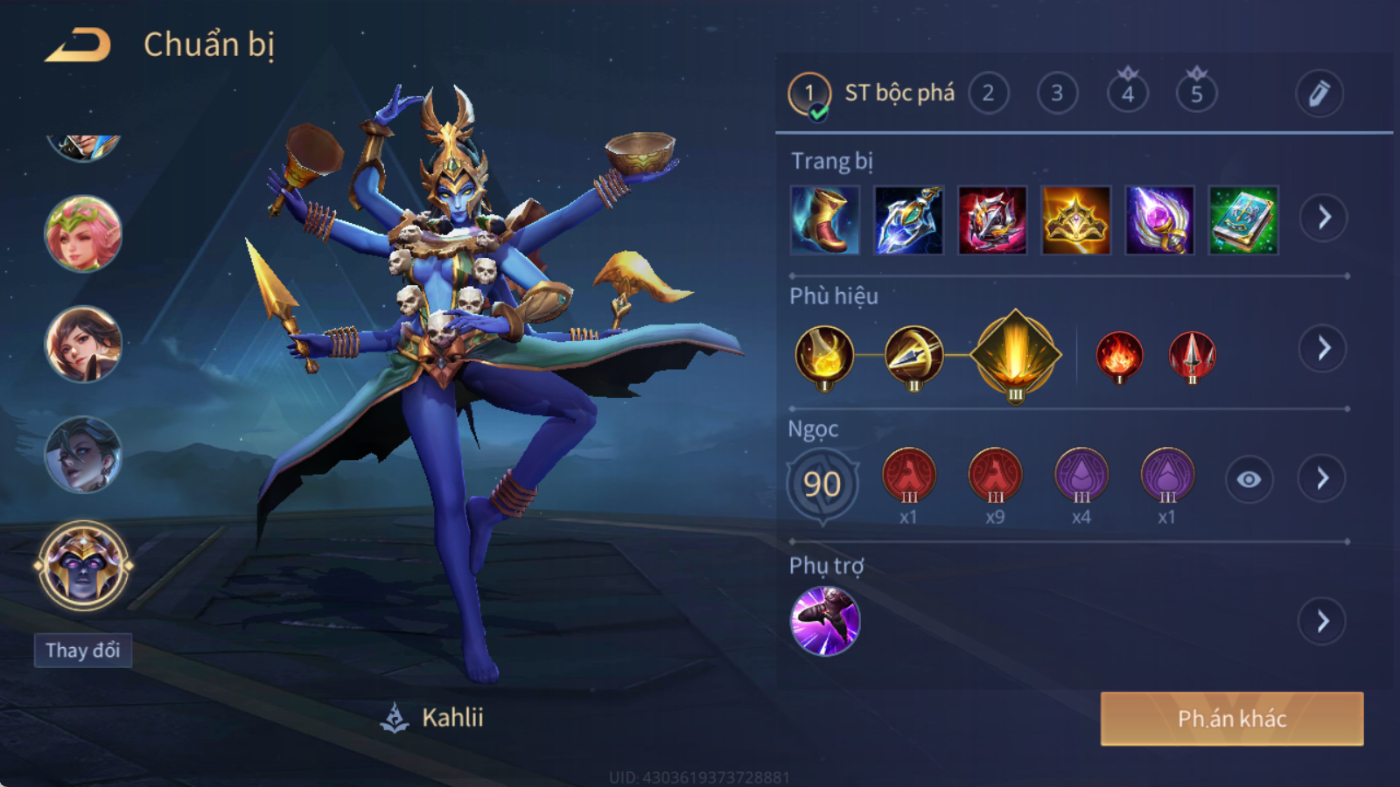The width and height of the screenshot is (1400, 787).
Task: Expand the Trang bị equipment section arrow
Action: pos(1323,217)
